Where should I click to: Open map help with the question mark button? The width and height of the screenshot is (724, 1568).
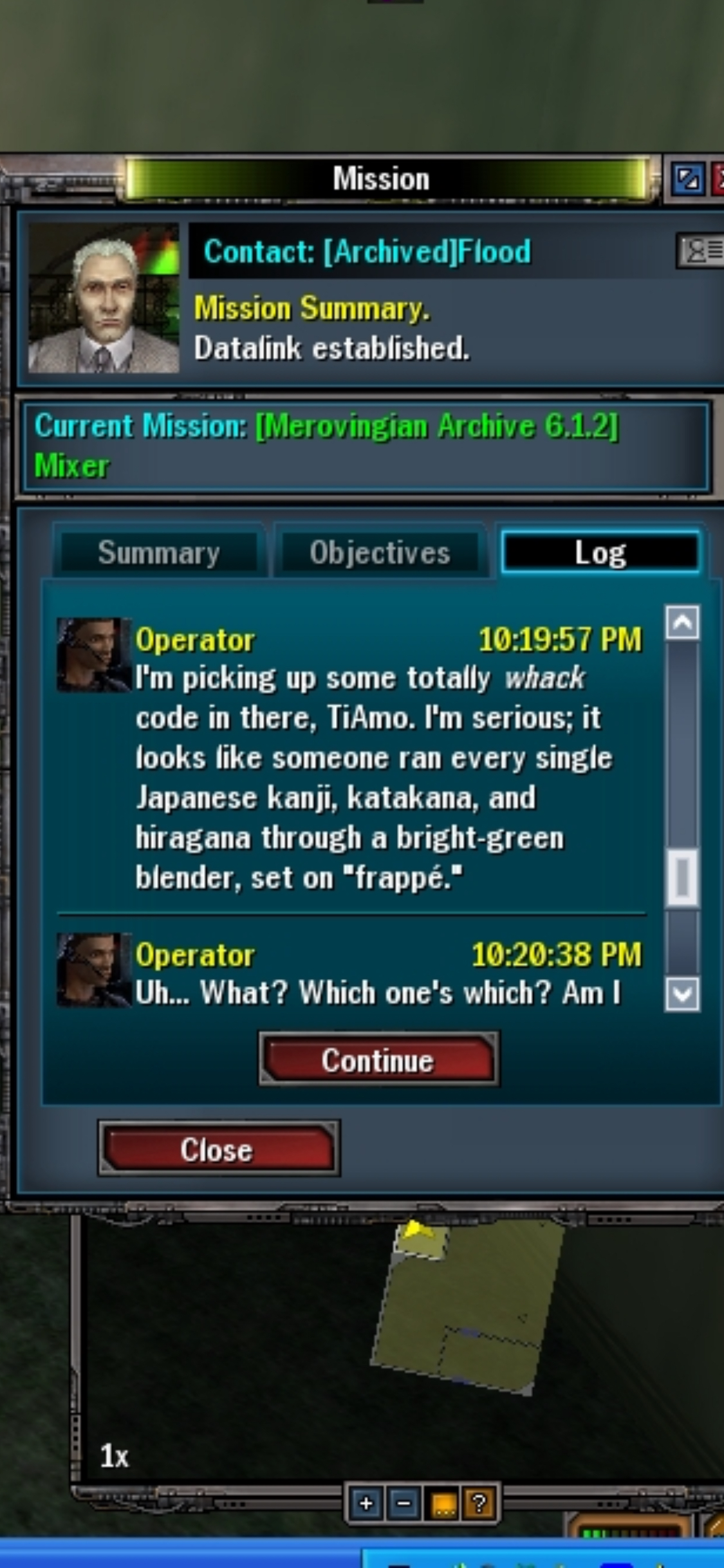[x=479, y=1504]
